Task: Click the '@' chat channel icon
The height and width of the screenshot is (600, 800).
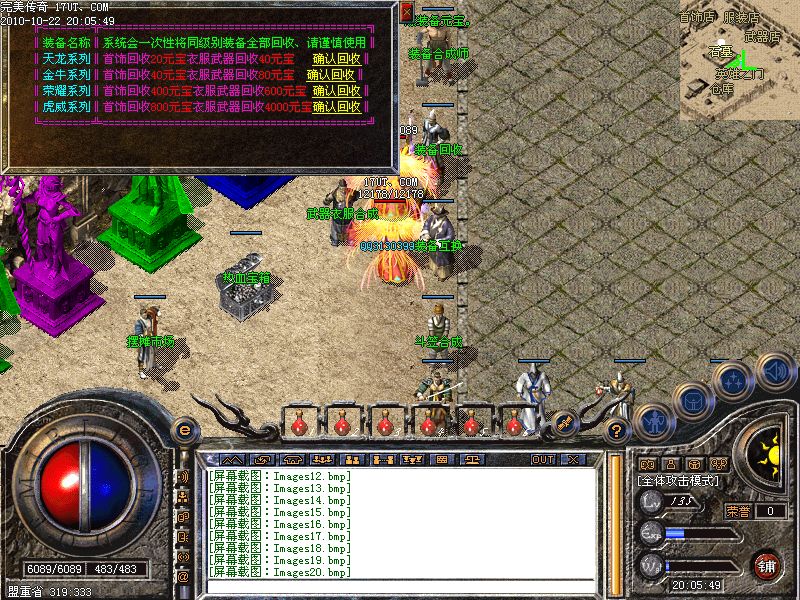Action: coord(183,577)
